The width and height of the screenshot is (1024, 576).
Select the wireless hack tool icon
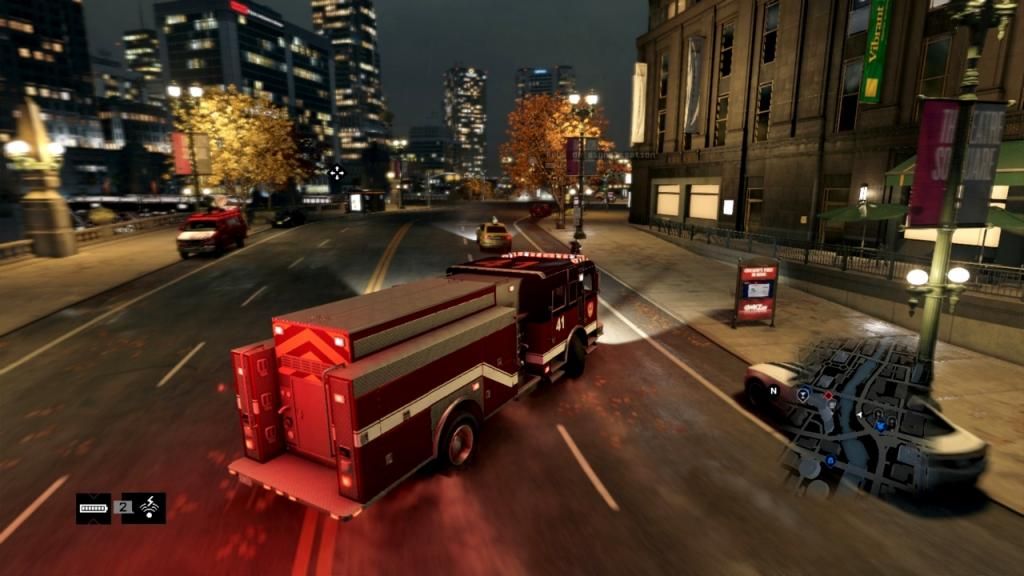point(150,508)
